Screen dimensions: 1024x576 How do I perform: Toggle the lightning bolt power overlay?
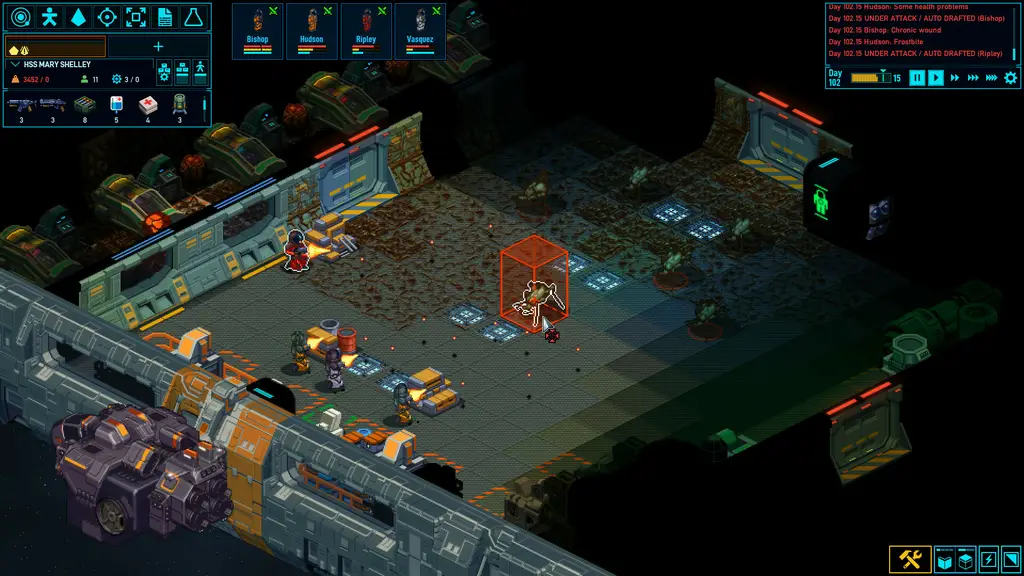987,559
